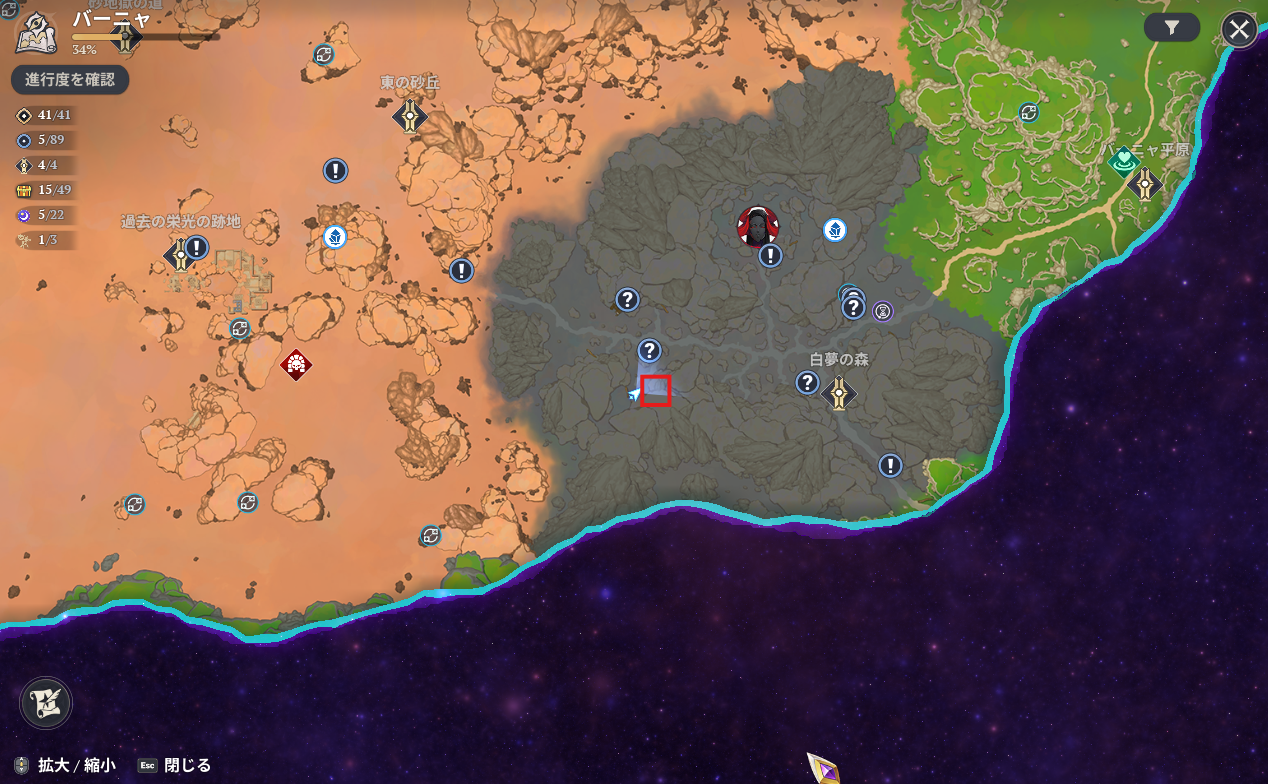Select the 白夢の森 waypoint marker
This screenshot has width=1268, height=784.
[x=839, y=394]
